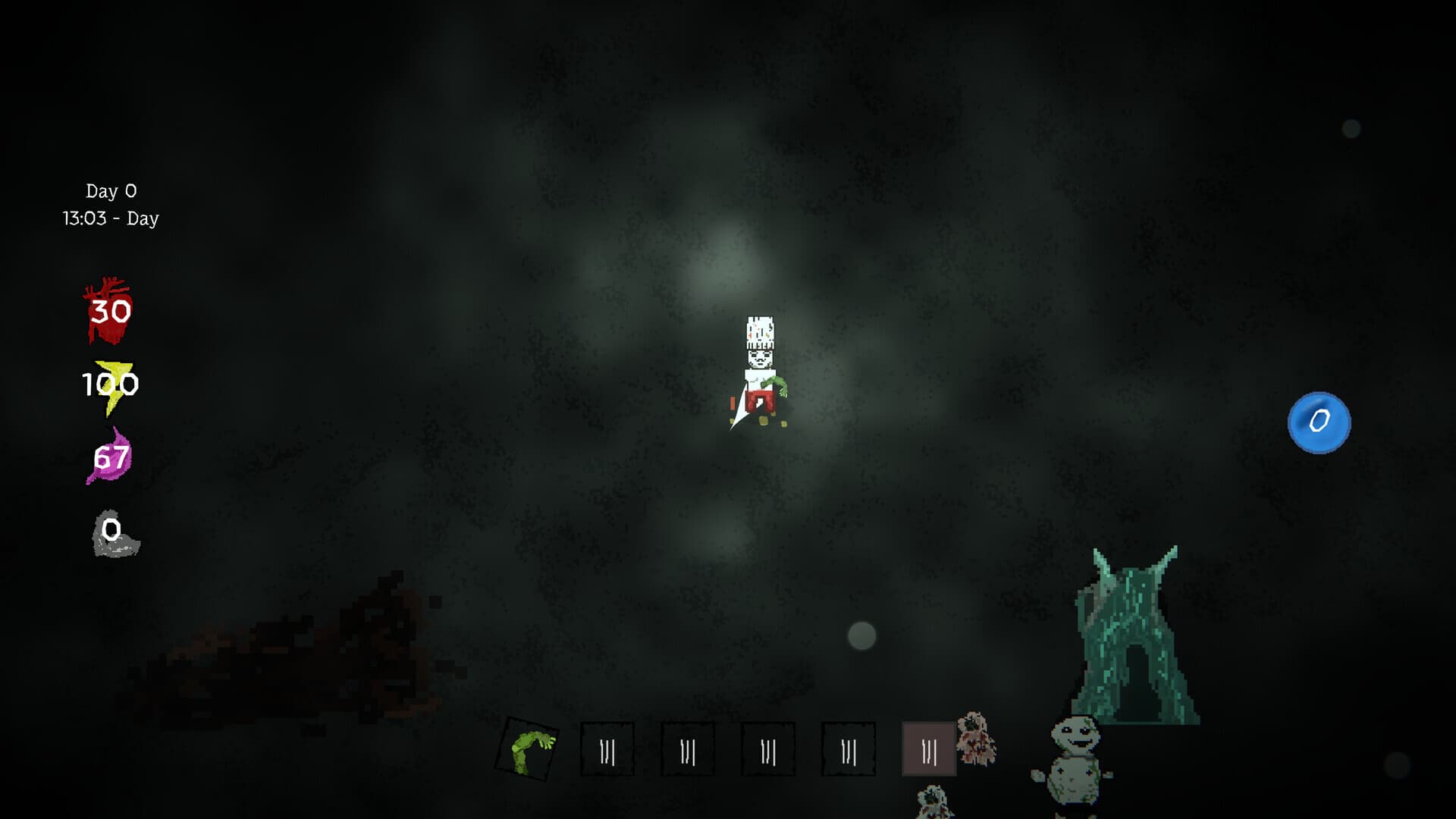Click the red heart health icon showing 30

[x=106, y=311]
